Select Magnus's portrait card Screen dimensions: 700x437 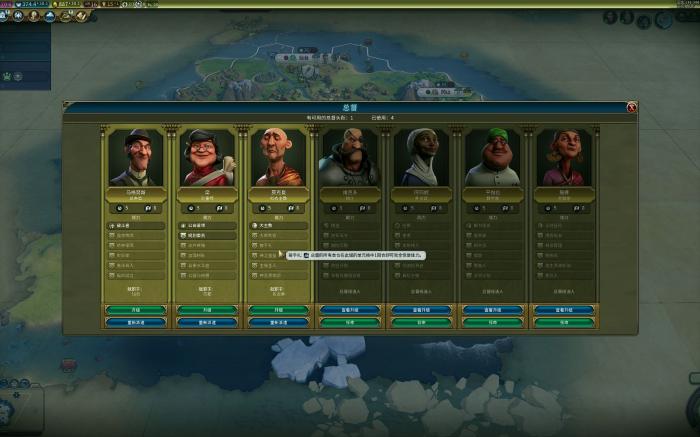pyautogui.click(x=136, y=157)
